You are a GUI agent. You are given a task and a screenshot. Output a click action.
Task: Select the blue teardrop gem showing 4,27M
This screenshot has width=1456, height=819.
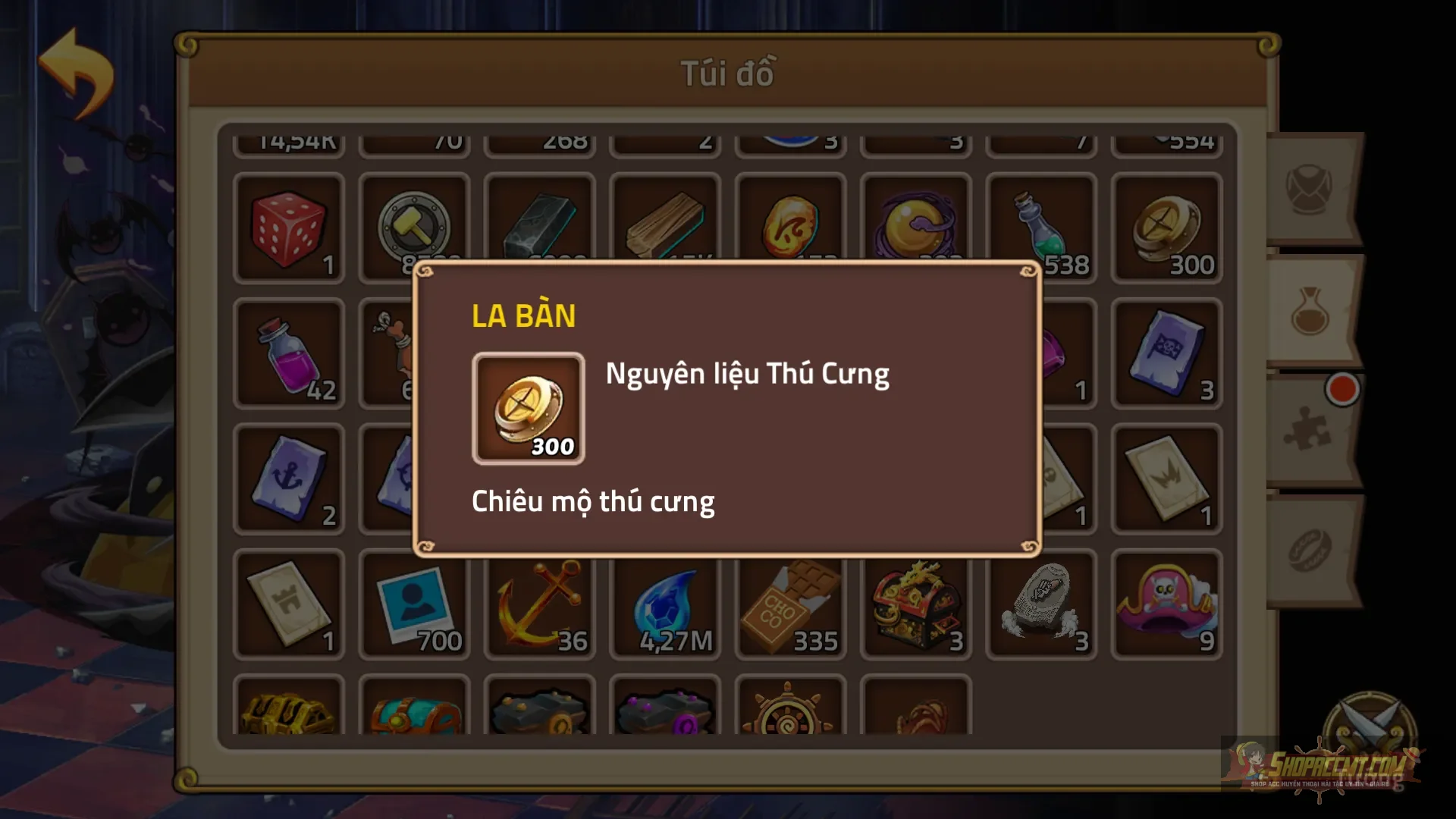[x=664, y=603]
